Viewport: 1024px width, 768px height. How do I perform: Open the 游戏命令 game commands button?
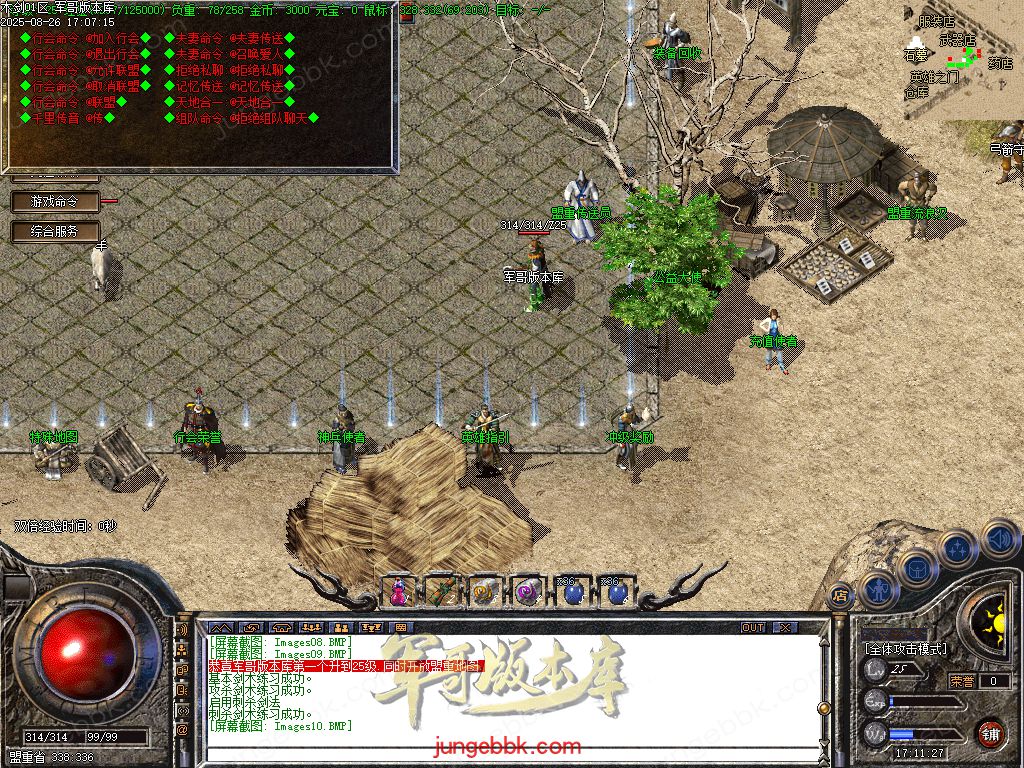click(55, 201)
